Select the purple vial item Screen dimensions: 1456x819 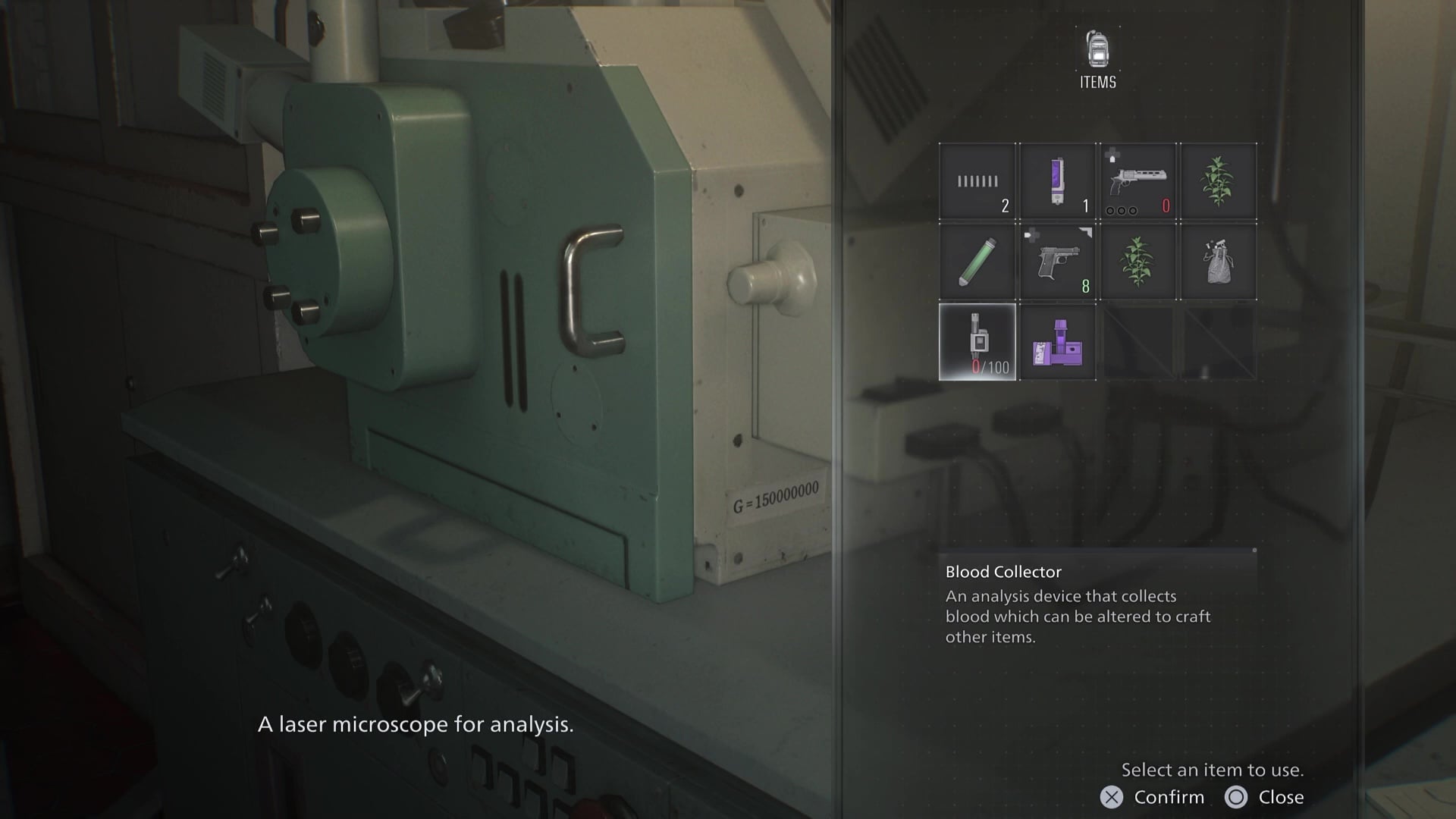(x=1058, y=182)
